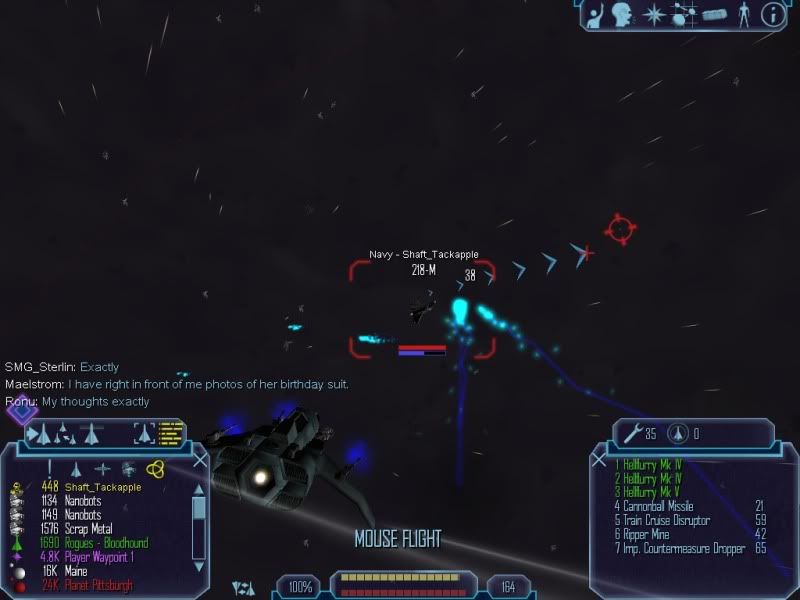Close the contact list panel
Image resolution: width=800 pixels, height=600 pixels.
pos(200,460)
